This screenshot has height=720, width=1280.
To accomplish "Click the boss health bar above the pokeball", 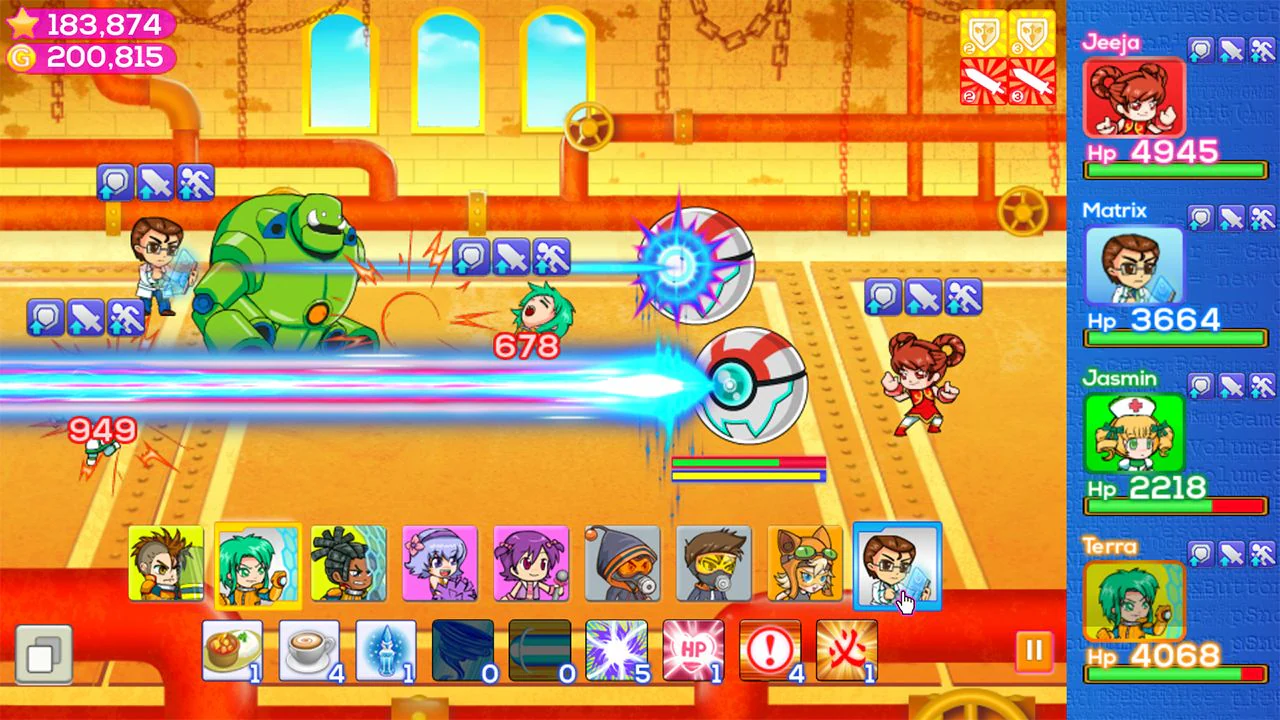I will click(748, 461).
